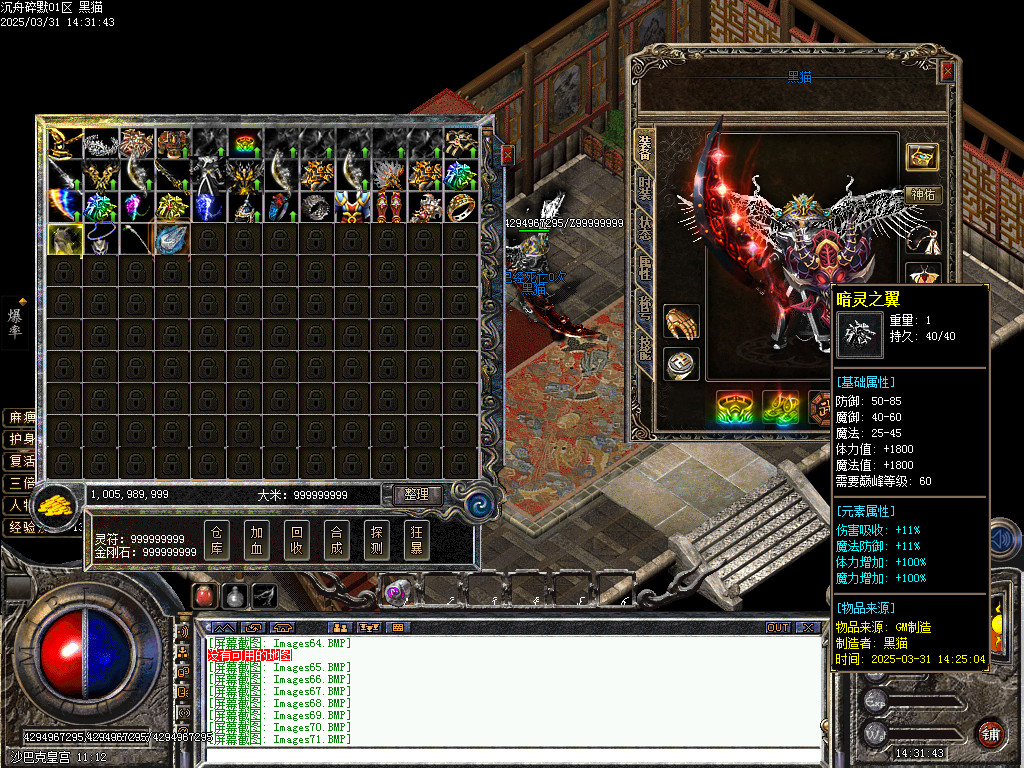Image resolution: width=1024 pixels, height=768 pixels.
Task: Select the golden glove equipment slot
Action: point(681,322)
